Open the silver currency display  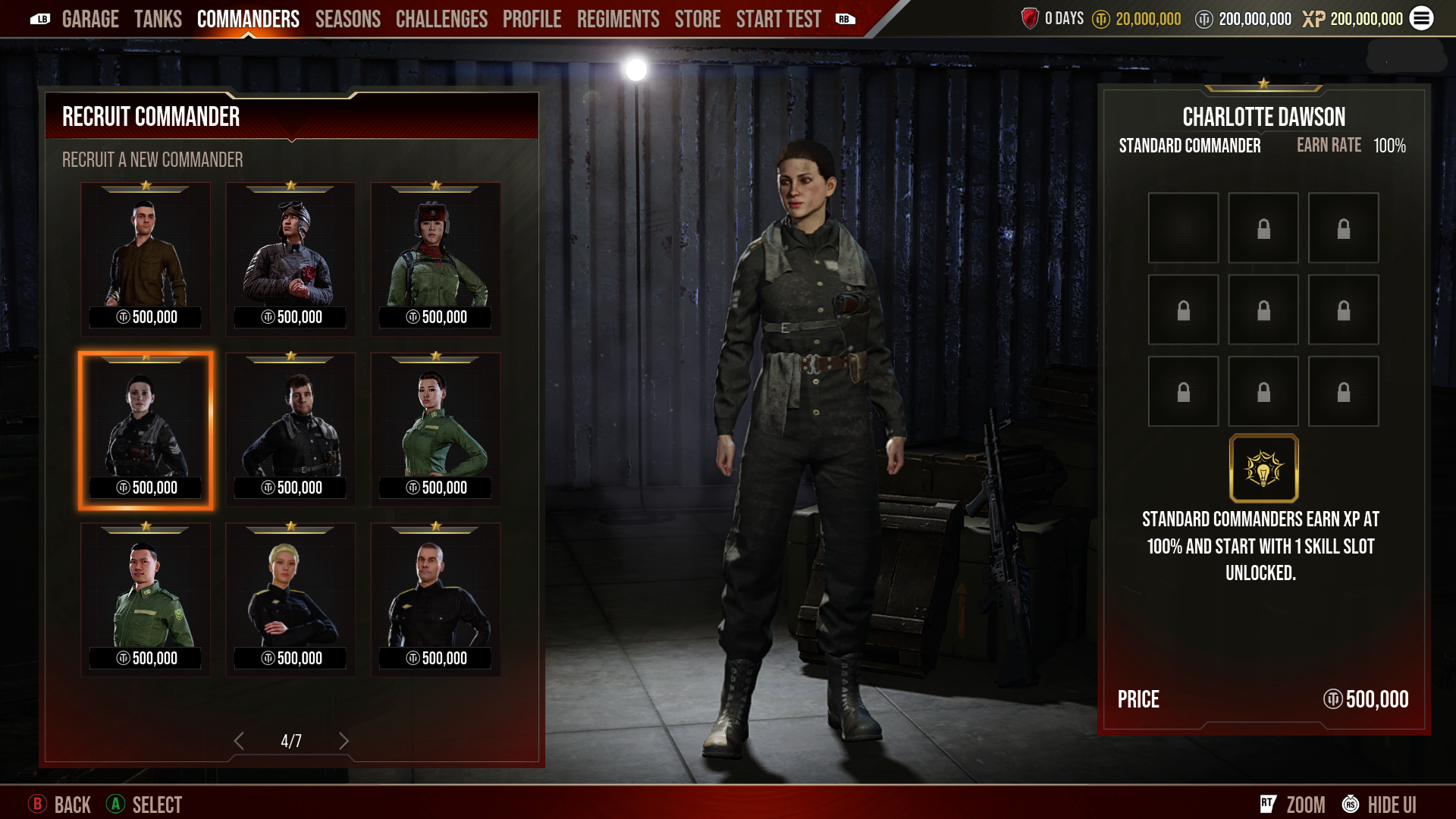coord(1244,19)
